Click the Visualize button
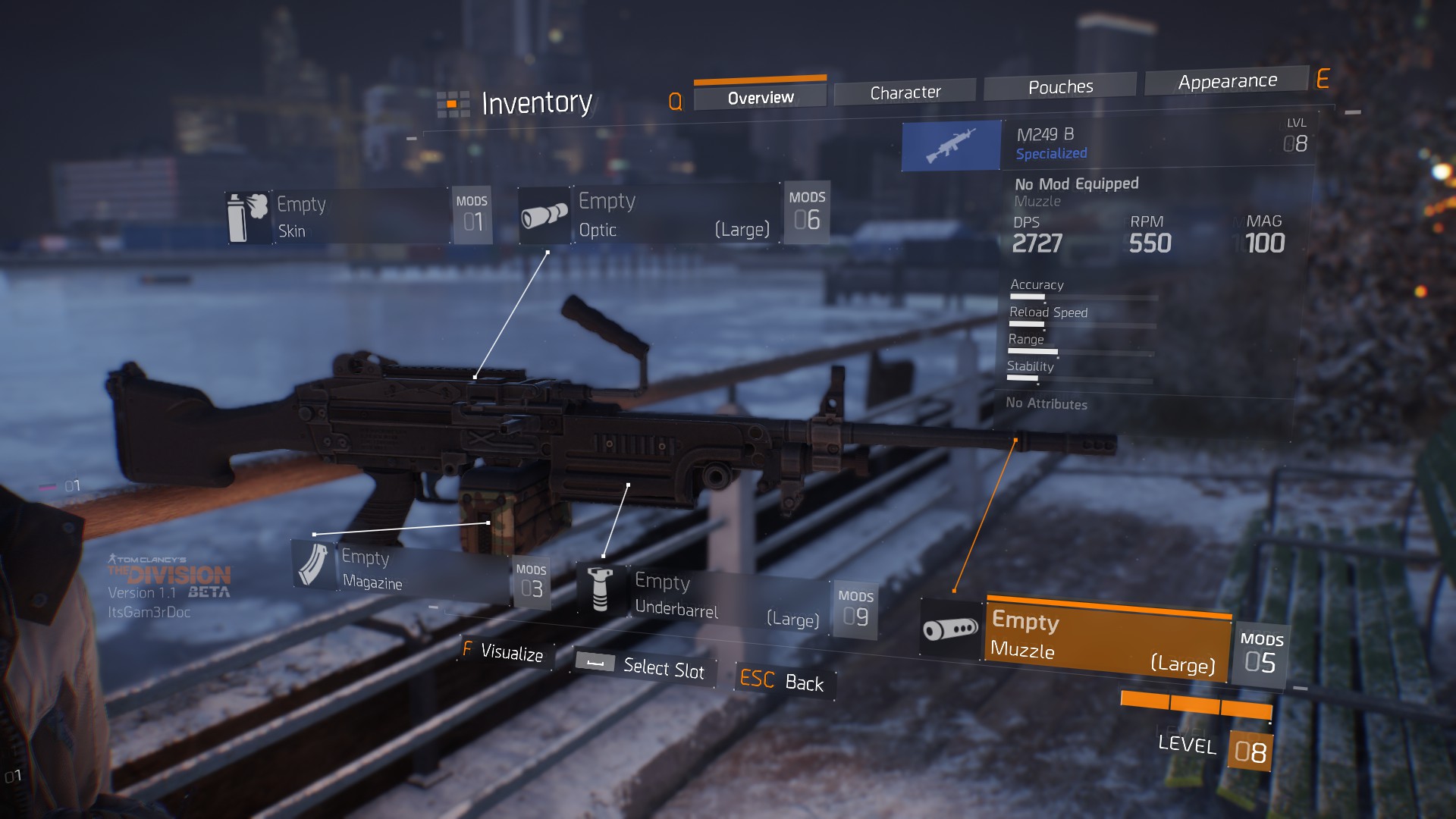Image resolution: width=1456 pixels, height=819 pixels. click(x=504, y=652)
